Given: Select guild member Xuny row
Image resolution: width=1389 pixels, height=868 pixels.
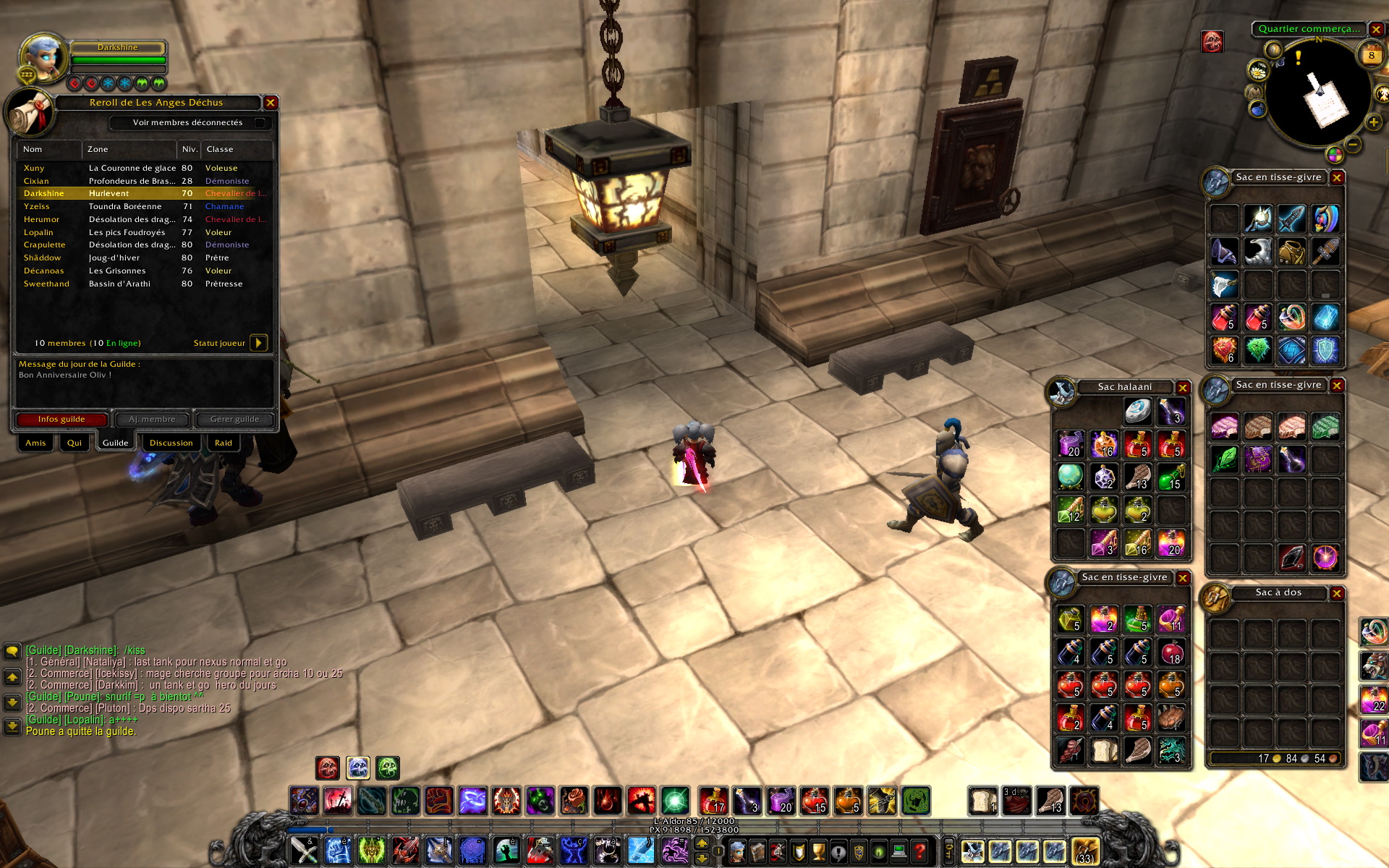Looking at the screenshot, I should tap(145, 168).
